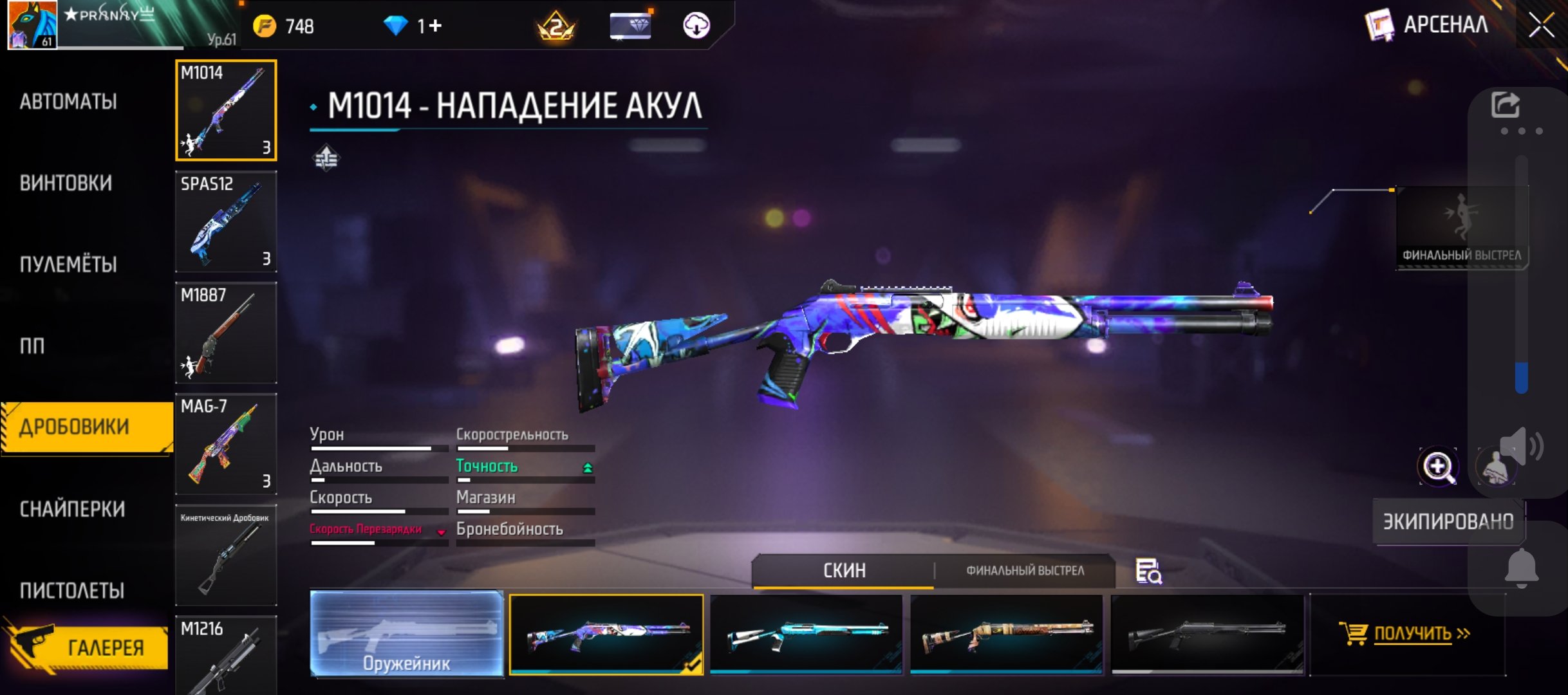Open the Финальный выстрел effect slot
The height and width of the screenshot is (695, 1568).
coord(1461,227)
